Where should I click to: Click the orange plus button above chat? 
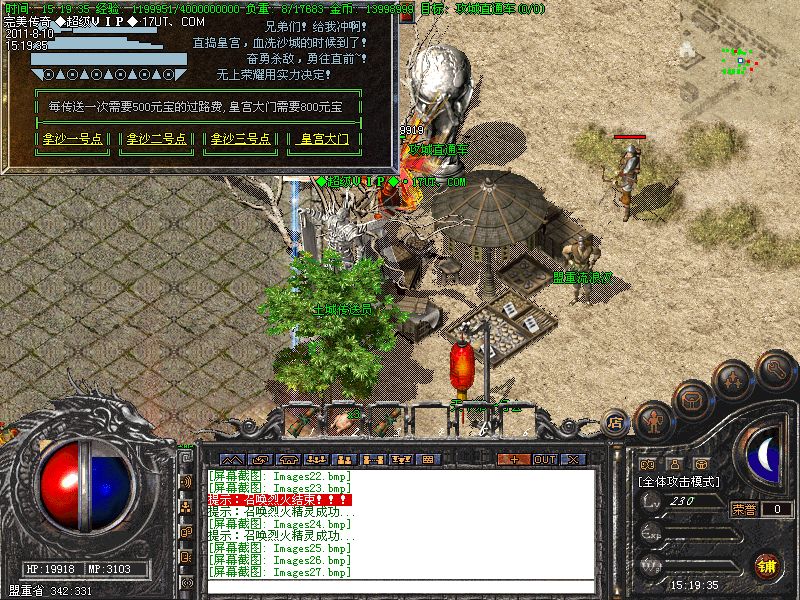click(x=515, y=459)
